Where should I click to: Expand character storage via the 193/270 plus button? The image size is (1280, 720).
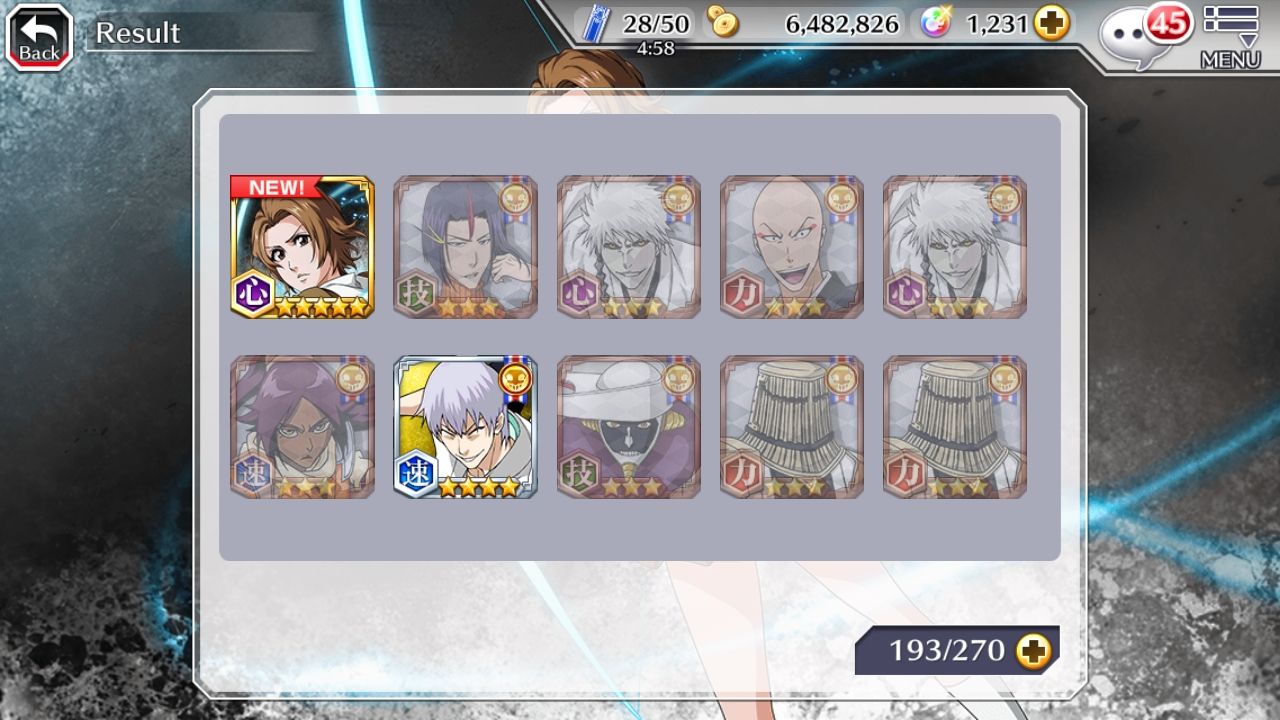point(1034,651)
